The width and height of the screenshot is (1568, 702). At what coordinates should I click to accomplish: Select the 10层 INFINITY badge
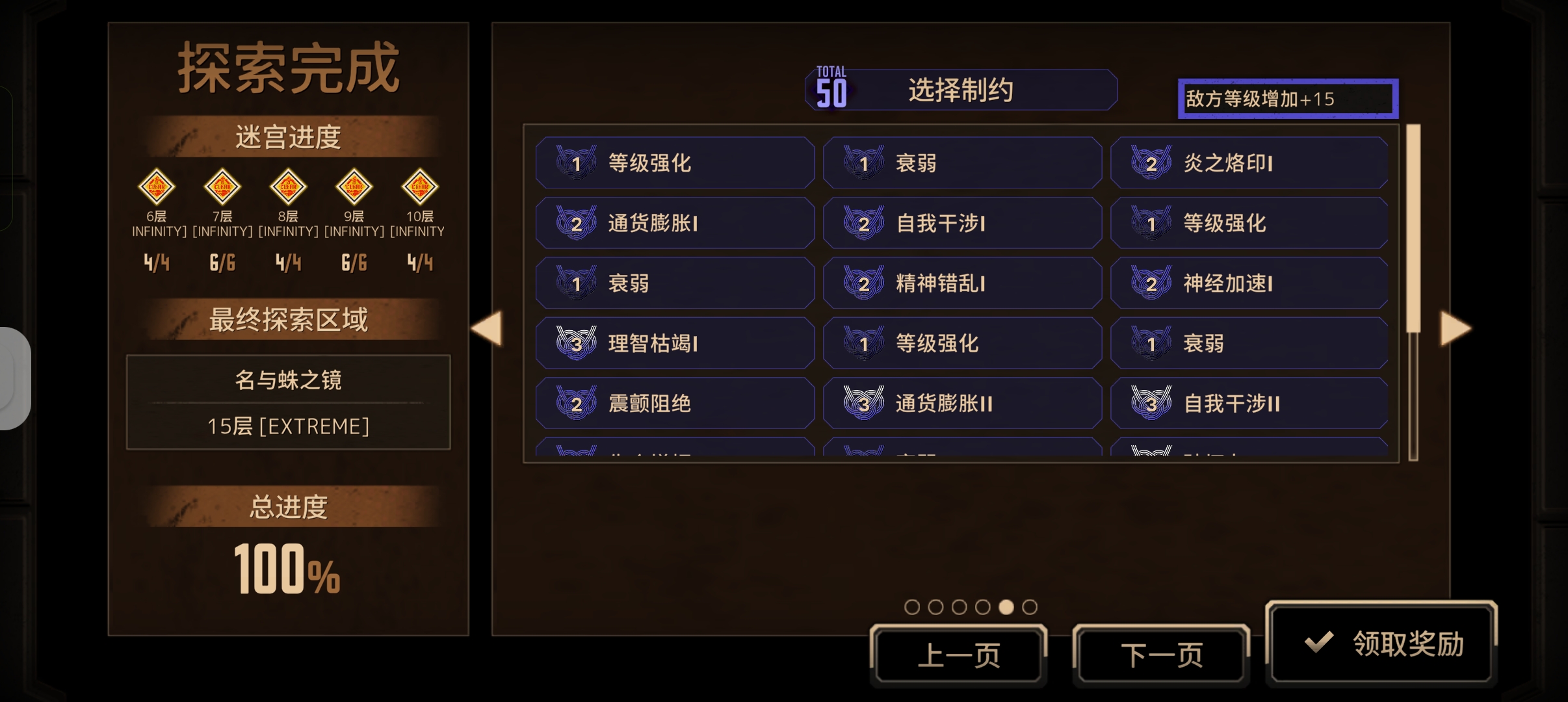pyautogui.click(x=419, y=187)
